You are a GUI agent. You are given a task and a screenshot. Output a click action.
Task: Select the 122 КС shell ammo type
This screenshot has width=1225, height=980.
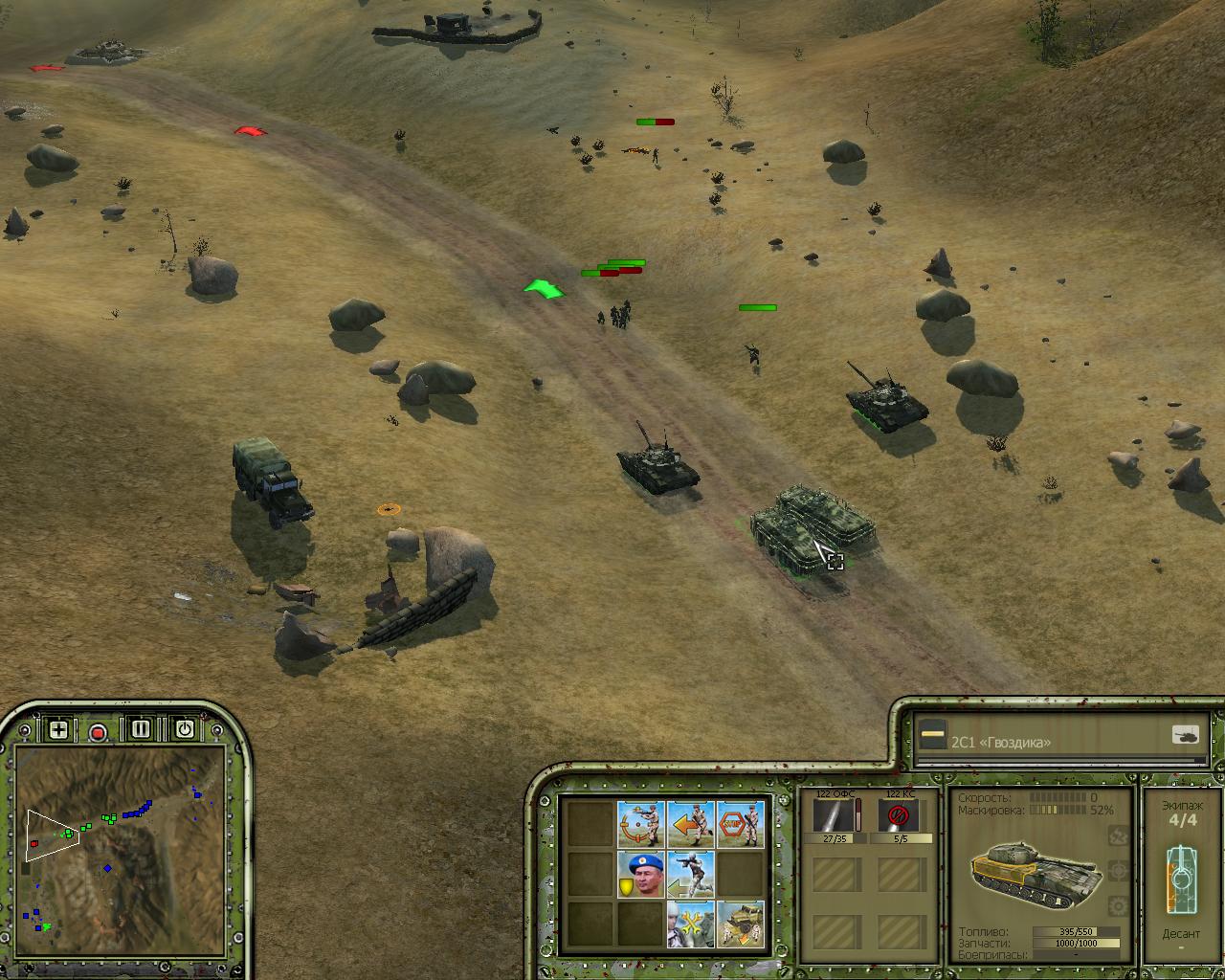[898, 817]
